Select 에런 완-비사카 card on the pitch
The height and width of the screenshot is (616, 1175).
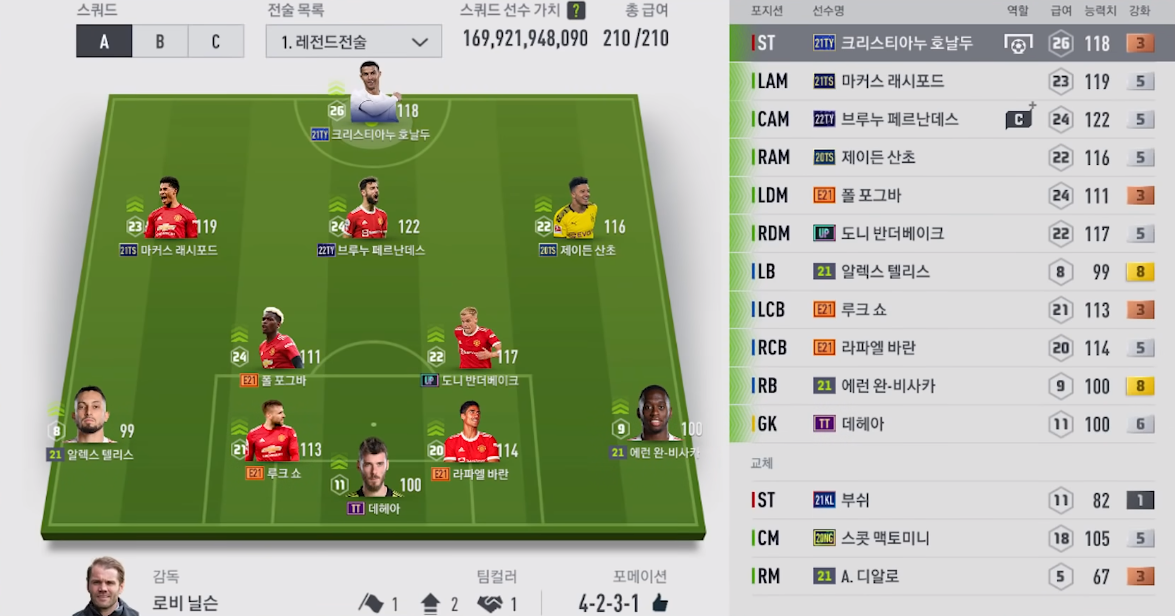coord(655,414)
